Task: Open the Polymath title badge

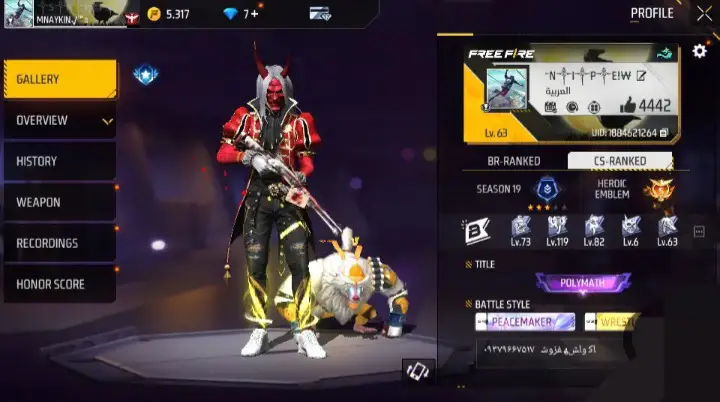Action: [583, 283]
